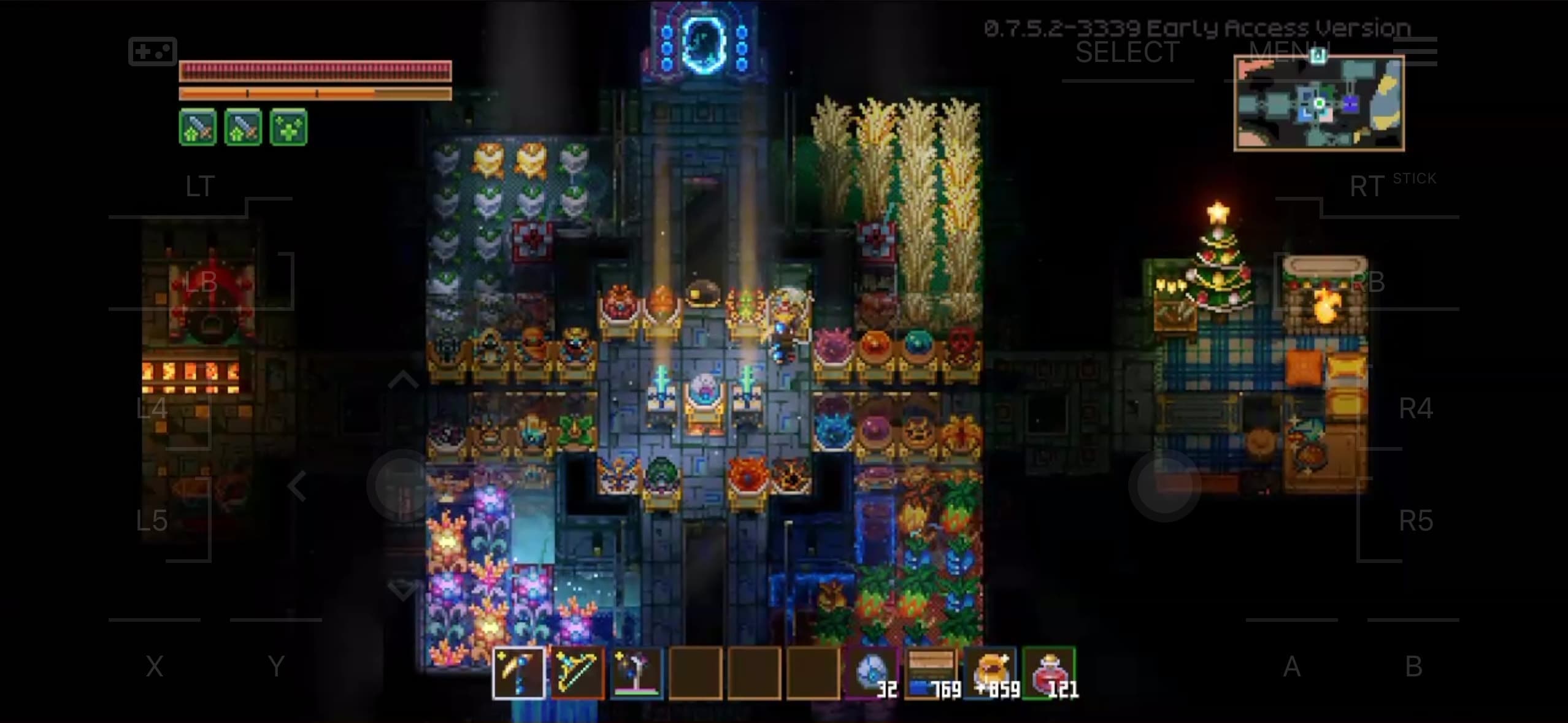
Task: Use the red healing potion slot
Action: [x=1050, y=673]
